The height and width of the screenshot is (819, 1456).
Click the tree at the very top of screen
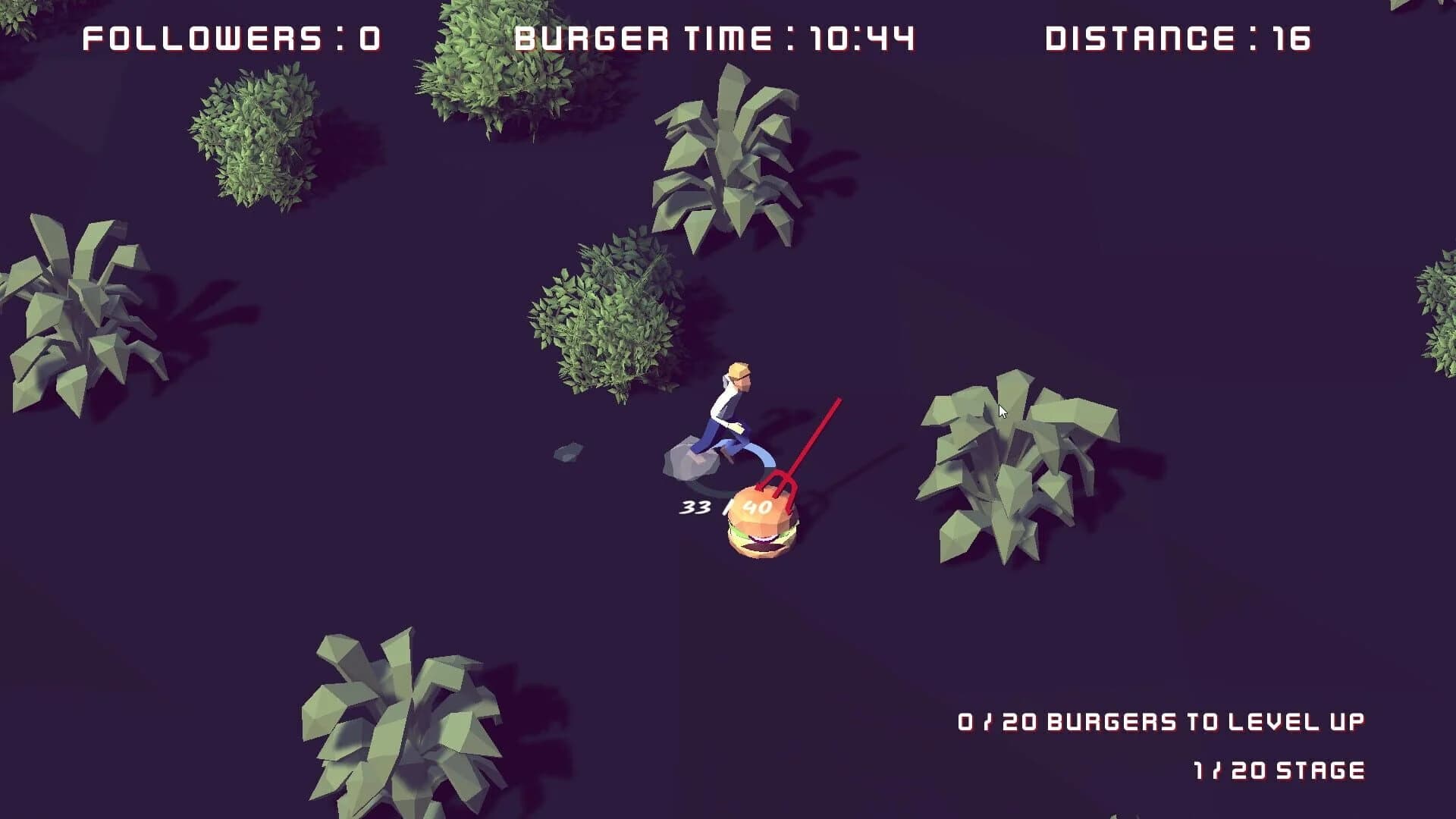(485, 61)
